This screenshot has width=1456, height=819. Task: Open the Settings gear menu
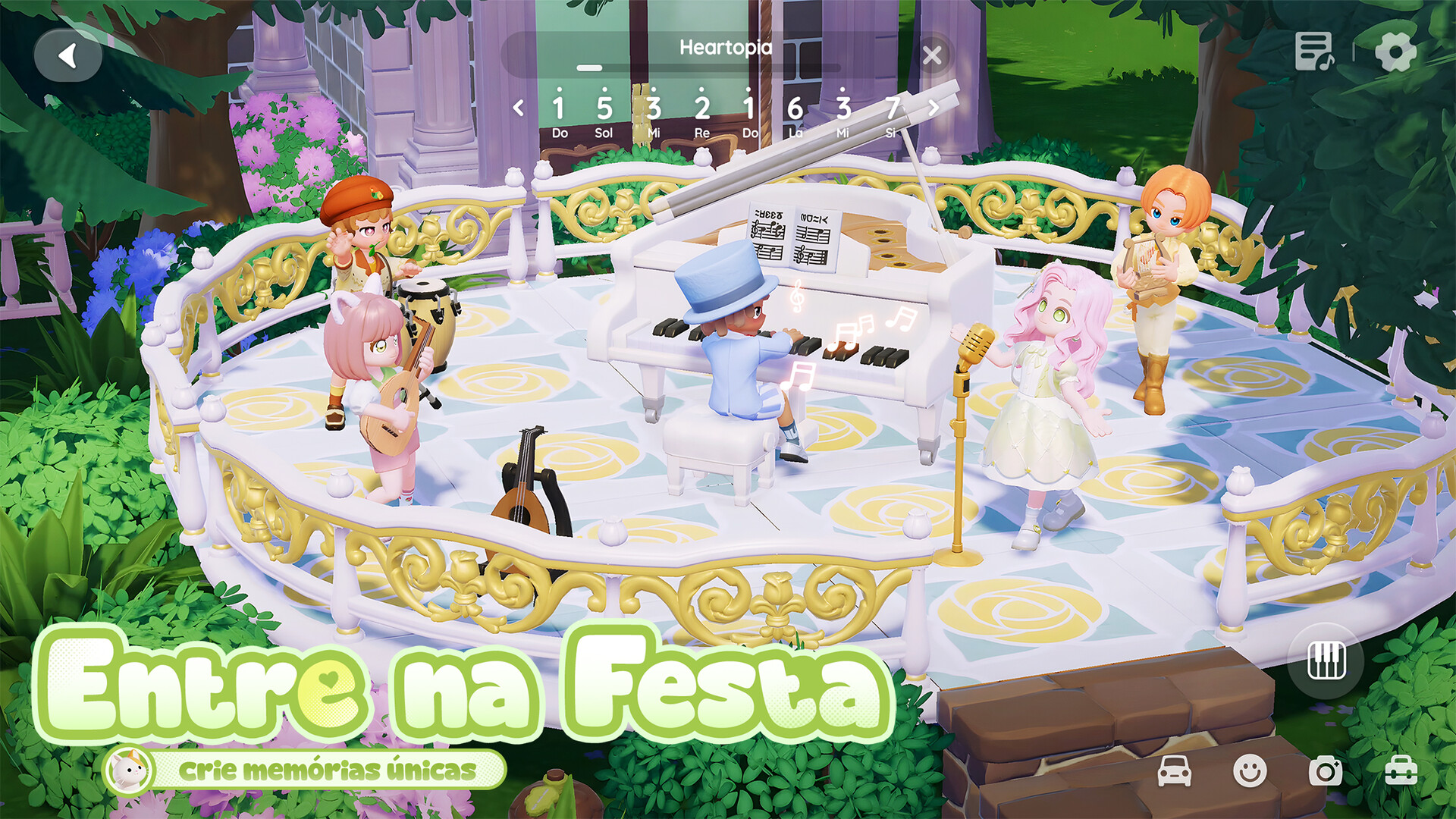(x=1395, y=52)
